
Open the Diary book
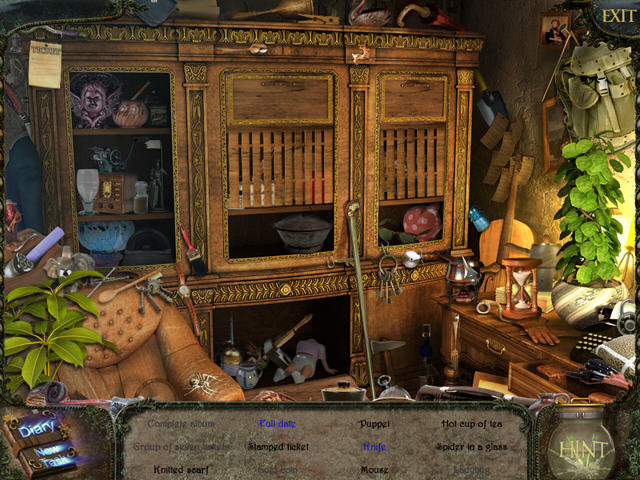[38, 428]
